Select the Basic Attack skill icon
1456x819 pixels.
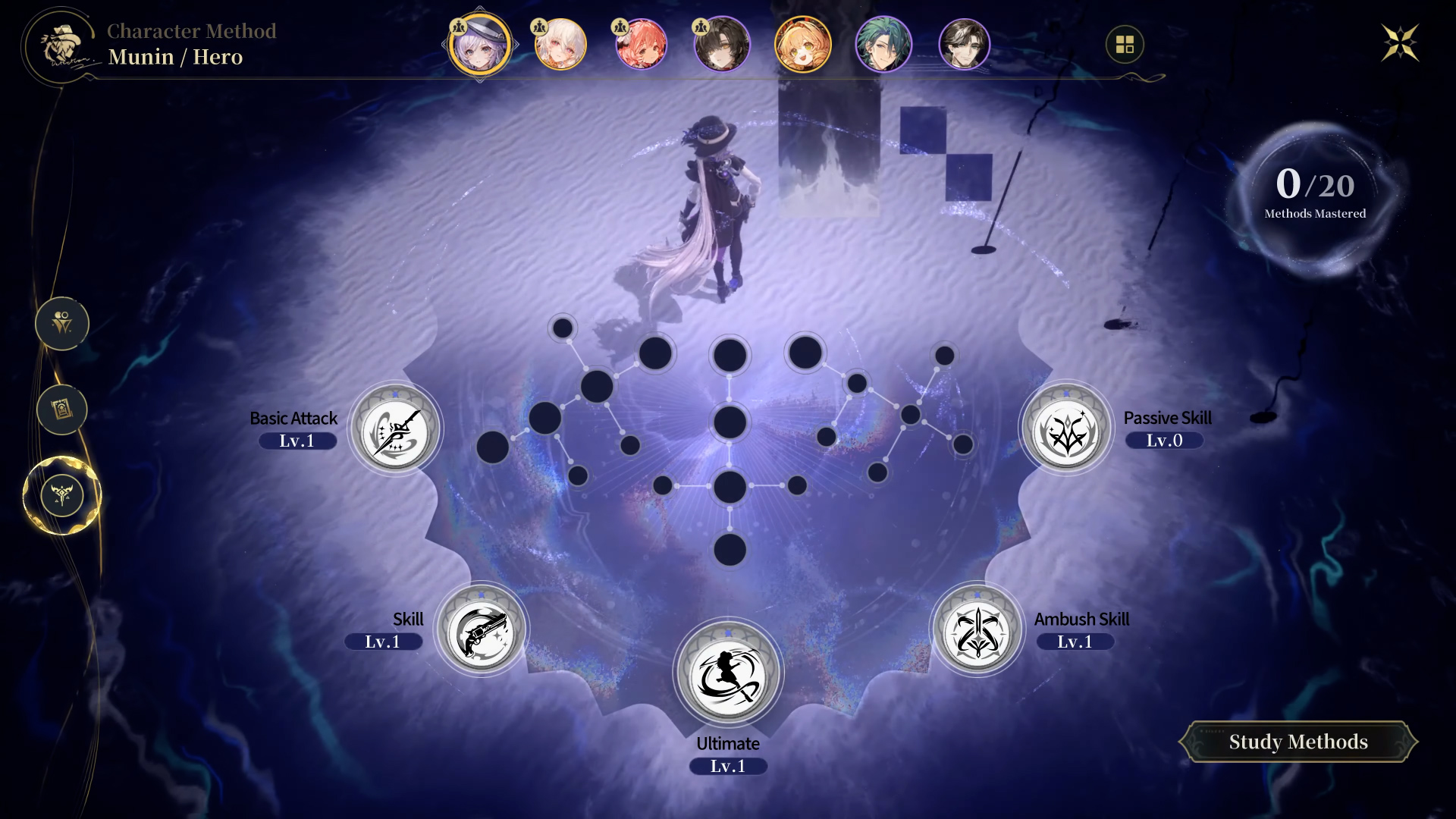tap(395, 429)
